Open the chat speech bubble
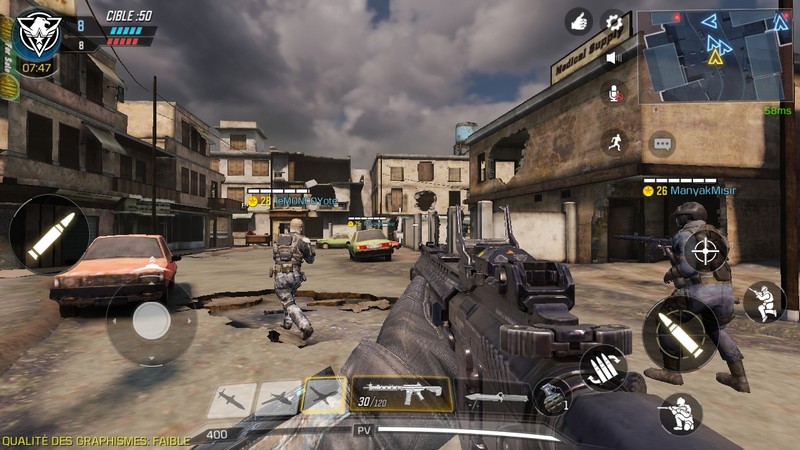This screenshot has width=800, height=450. pyautogui.click(x=662, y=143)
